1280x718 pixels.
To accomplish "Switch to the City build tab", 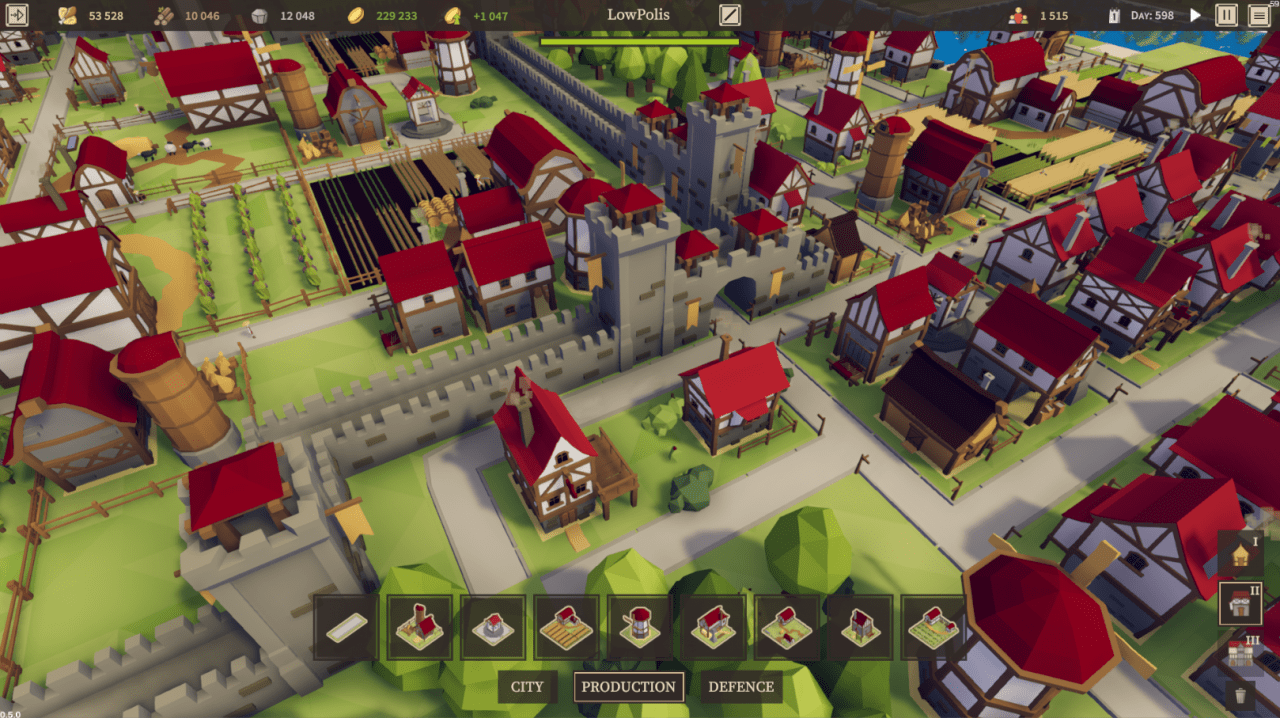I will 527,687.
